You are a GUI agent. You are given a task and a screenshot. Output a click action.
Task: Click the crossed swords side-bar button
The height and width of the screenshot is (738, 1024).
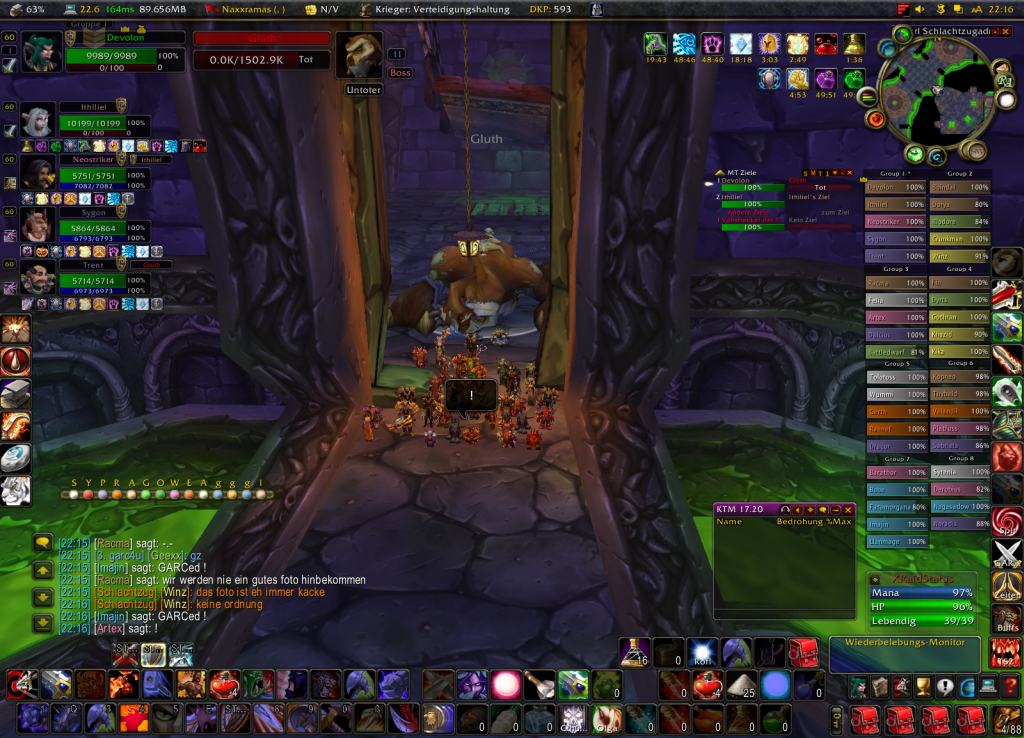tap(1007, 555)
